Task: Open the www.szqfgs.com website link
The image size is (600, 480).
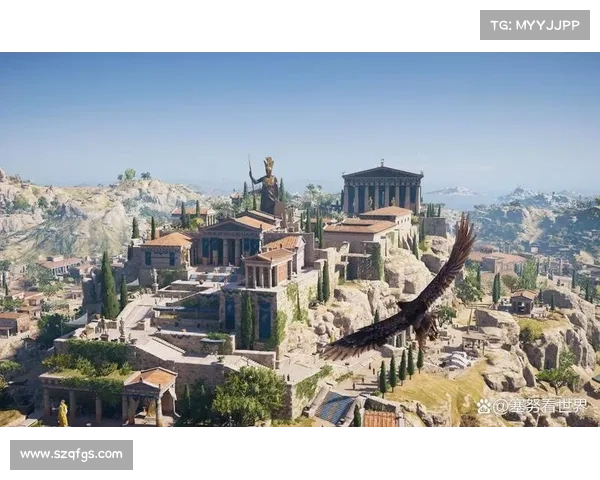Action: pyautogui.click(x=71, y=455)
